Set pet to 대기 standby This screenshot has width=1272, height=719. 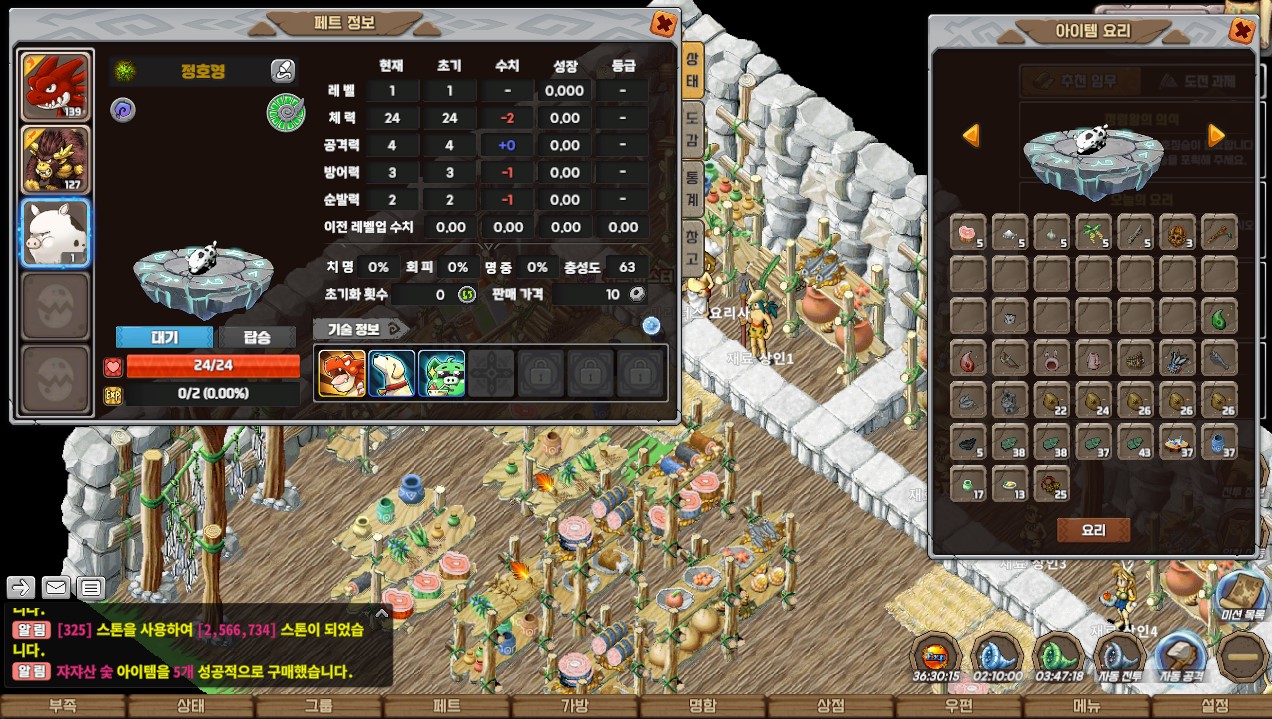pos(164,337)
